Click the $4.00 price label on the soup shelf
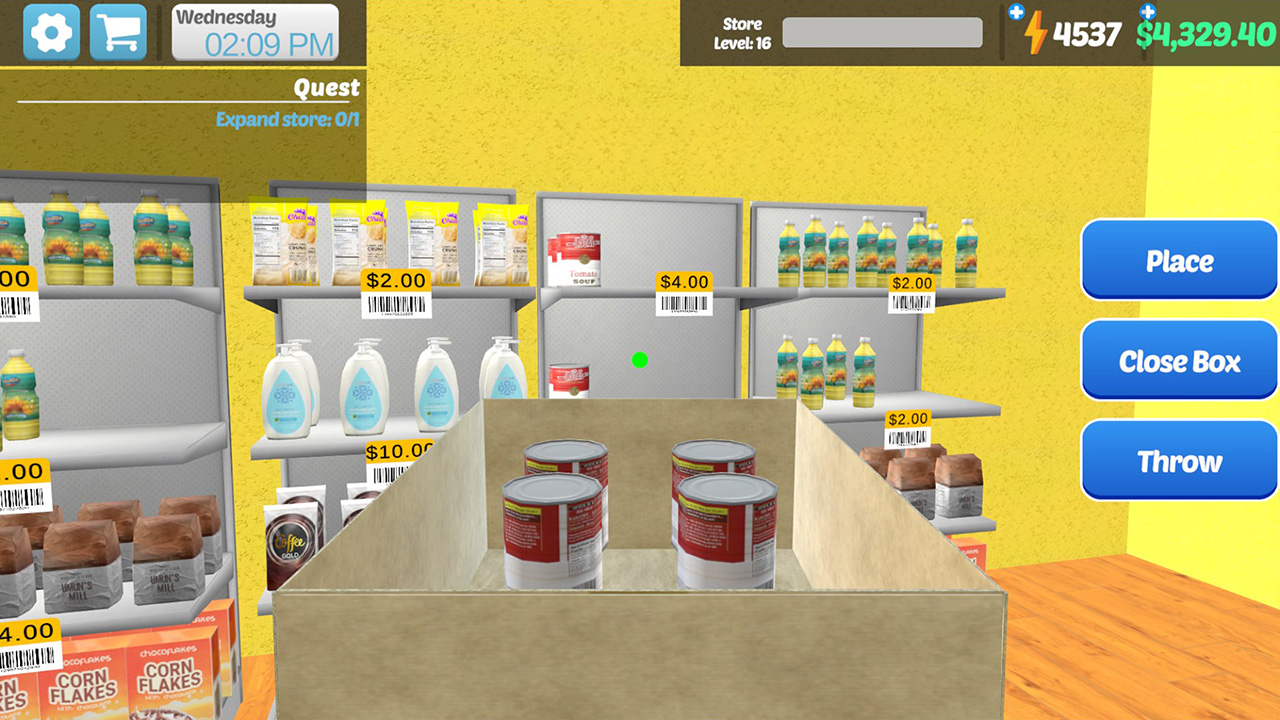This screenshot has width=1280, height=720. (x=683, y=283)
